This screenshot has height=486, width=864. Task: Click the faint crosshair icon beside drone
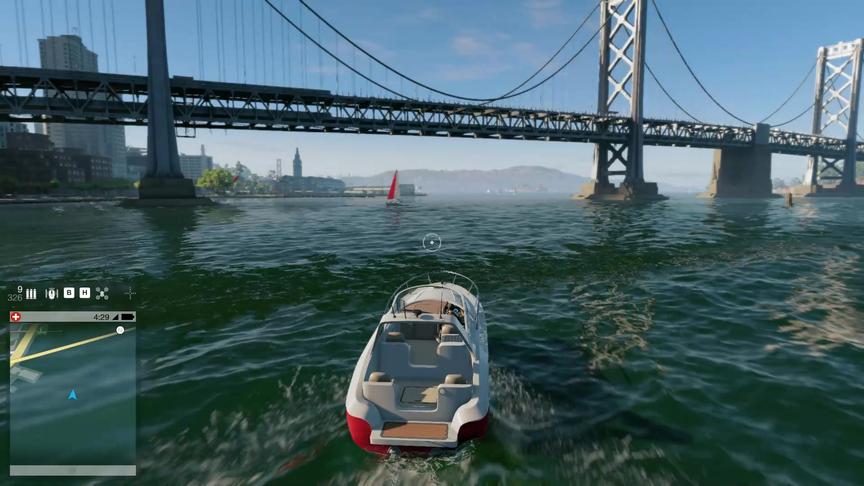(x=129, y=293)
